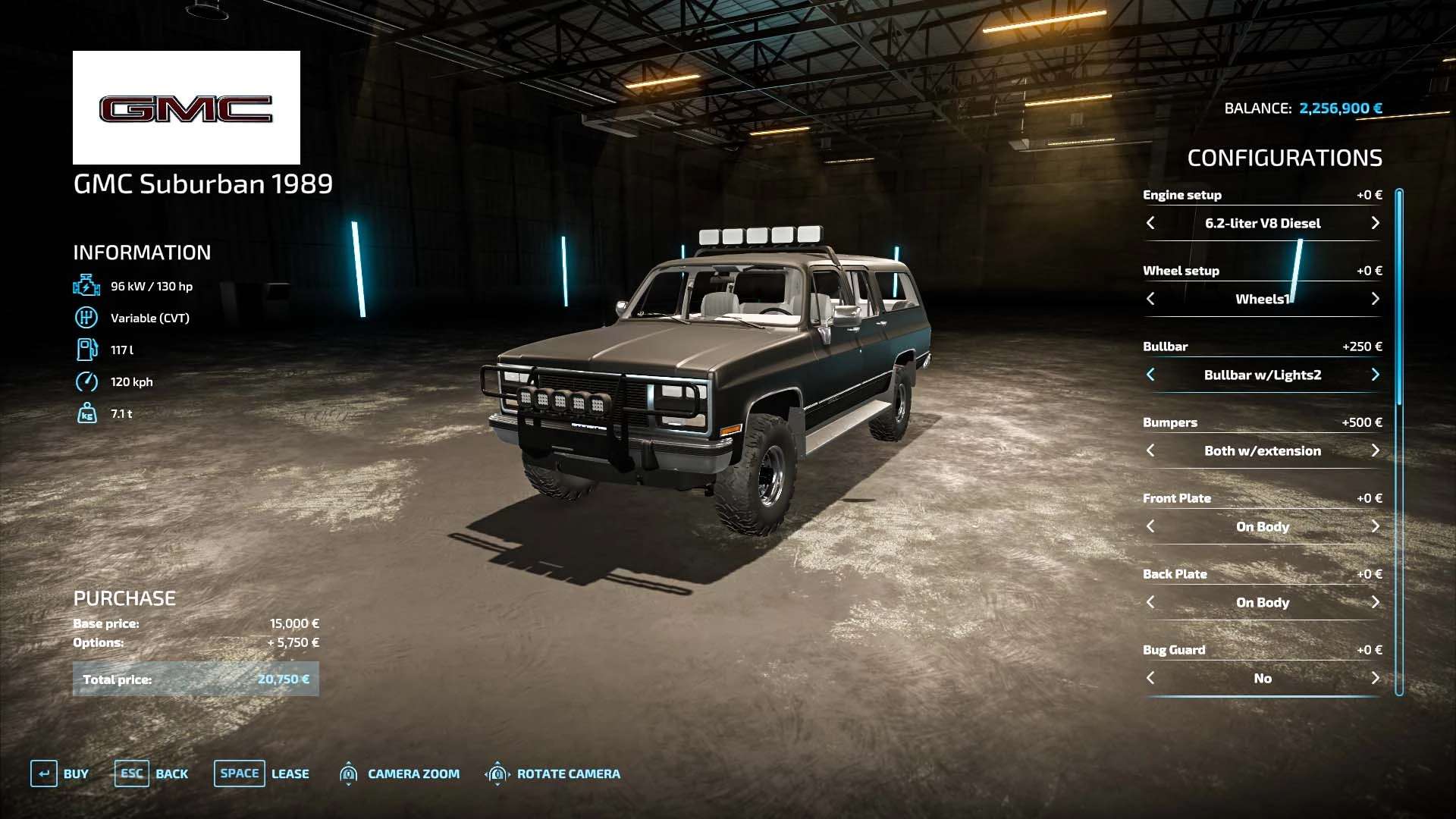Viewport: 1456px width, 819px height.
Task: Choose previous Bullbar option
Action: (1150, 375)
